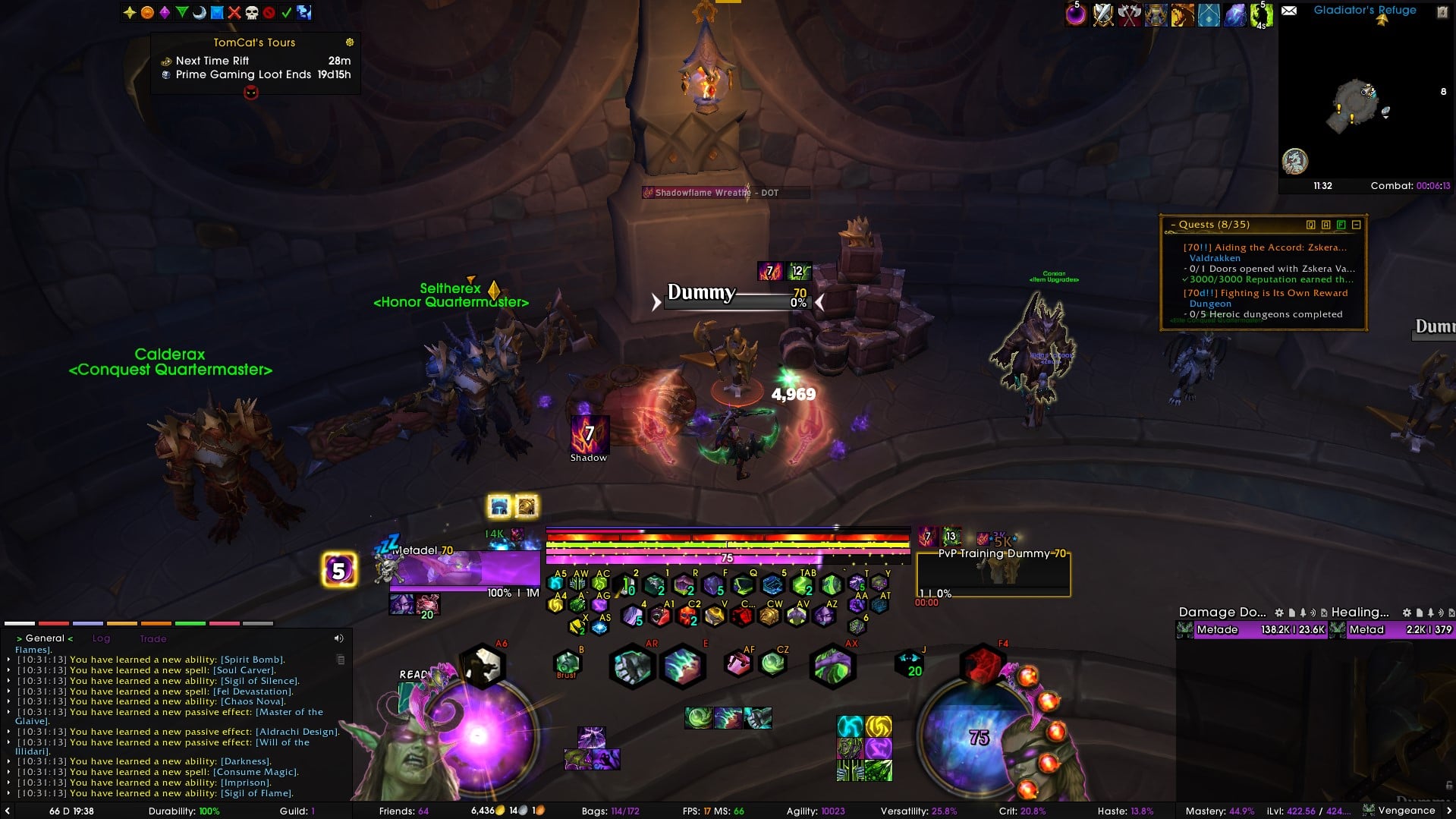
Task: Click the Damage Done meter title
Action: [1222, 613]
